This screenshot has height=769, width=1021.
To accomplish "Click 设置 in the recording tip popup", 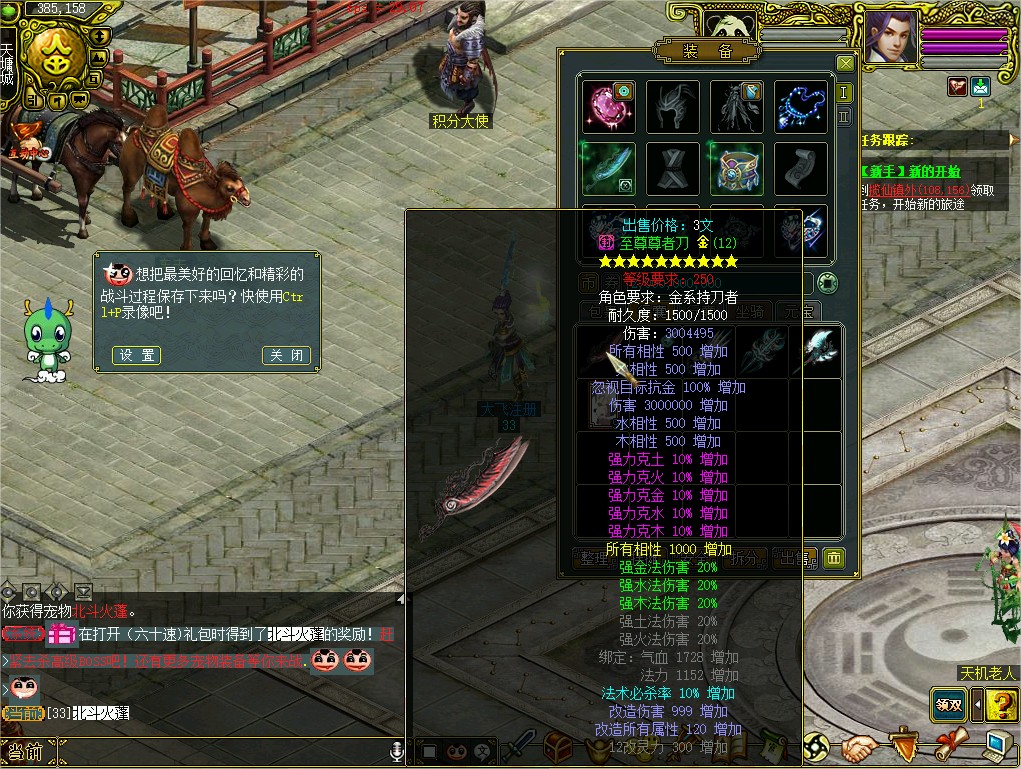I will pos(137,355).
